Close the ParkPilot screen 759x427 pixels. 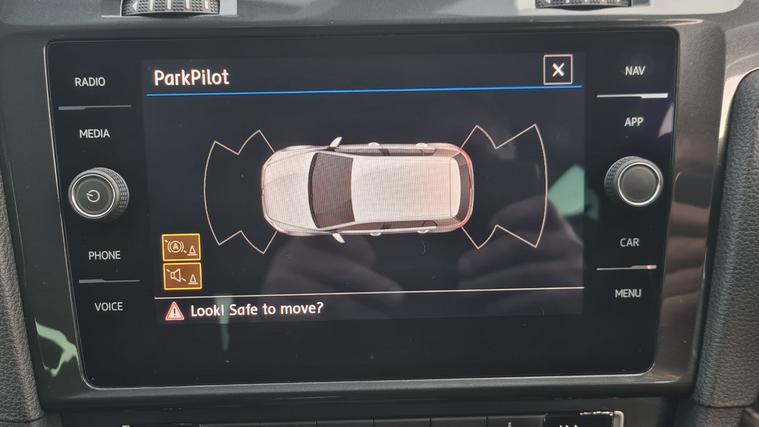[558, 69]
